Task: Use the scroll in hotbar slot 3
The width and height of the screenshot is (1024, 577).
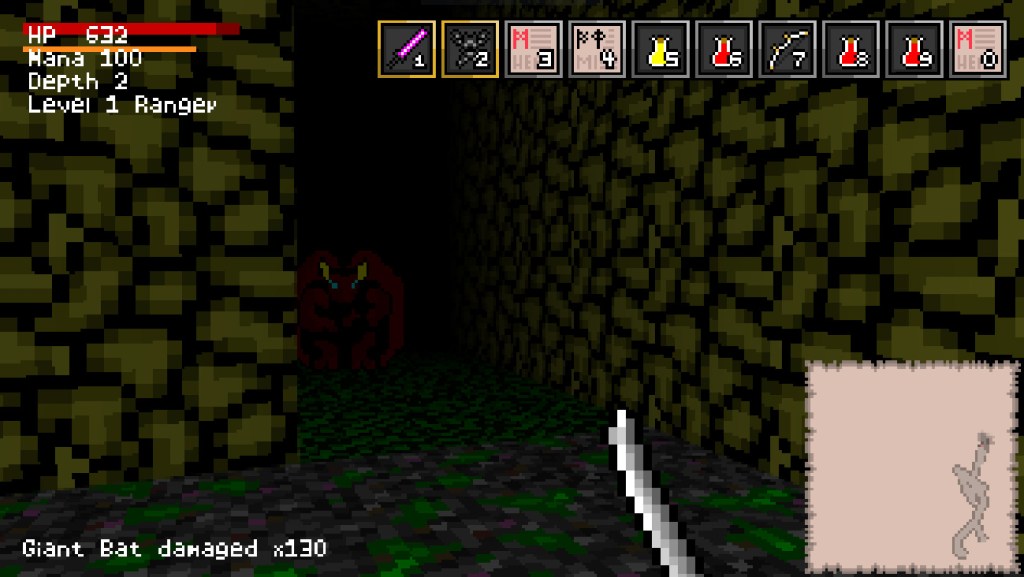Action: pyautogui.click(x=533, y=49)
